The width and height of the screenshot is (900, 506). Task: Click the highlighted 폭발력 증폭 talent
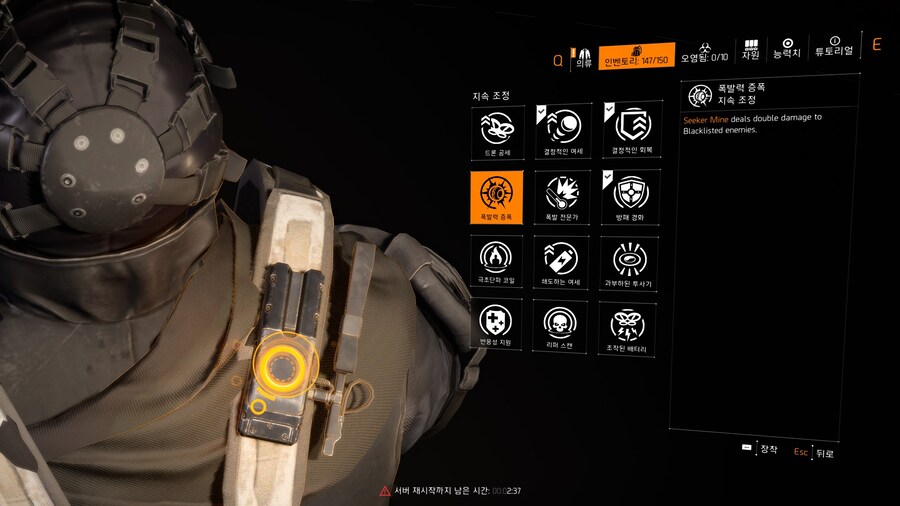point(496,194)
